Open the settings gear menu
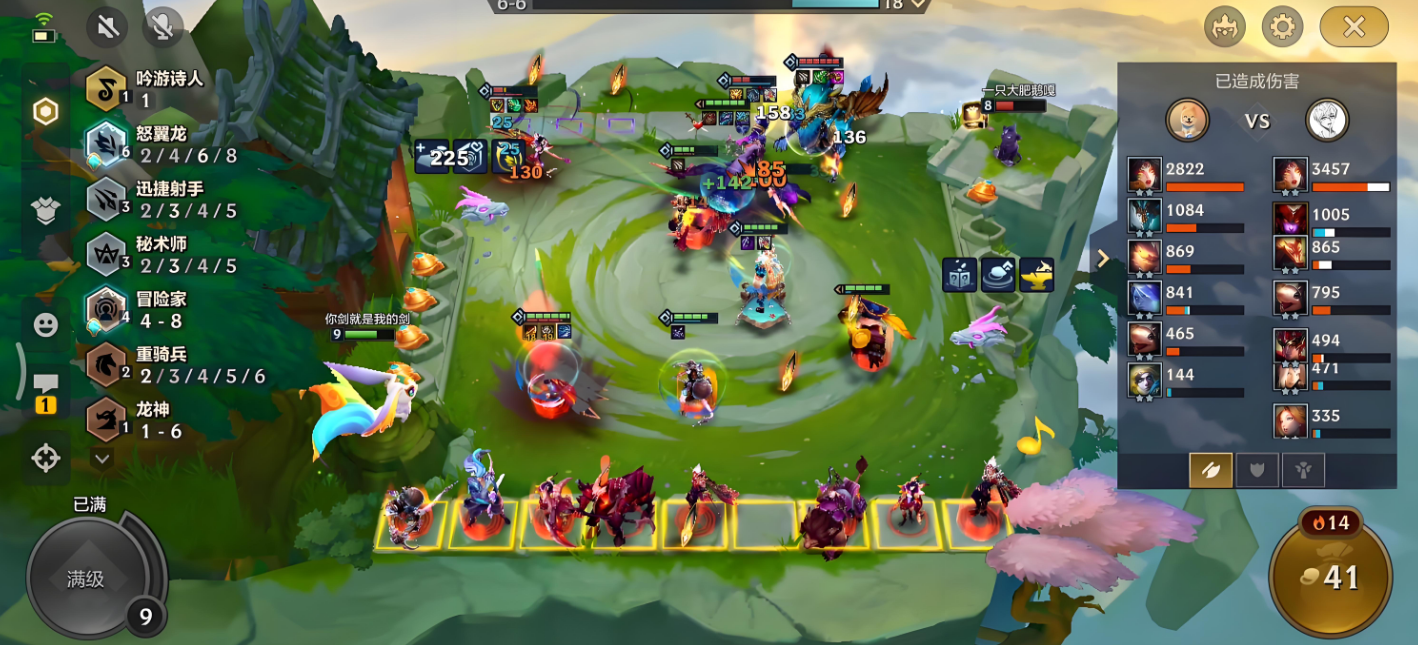 click(1282, 27)
